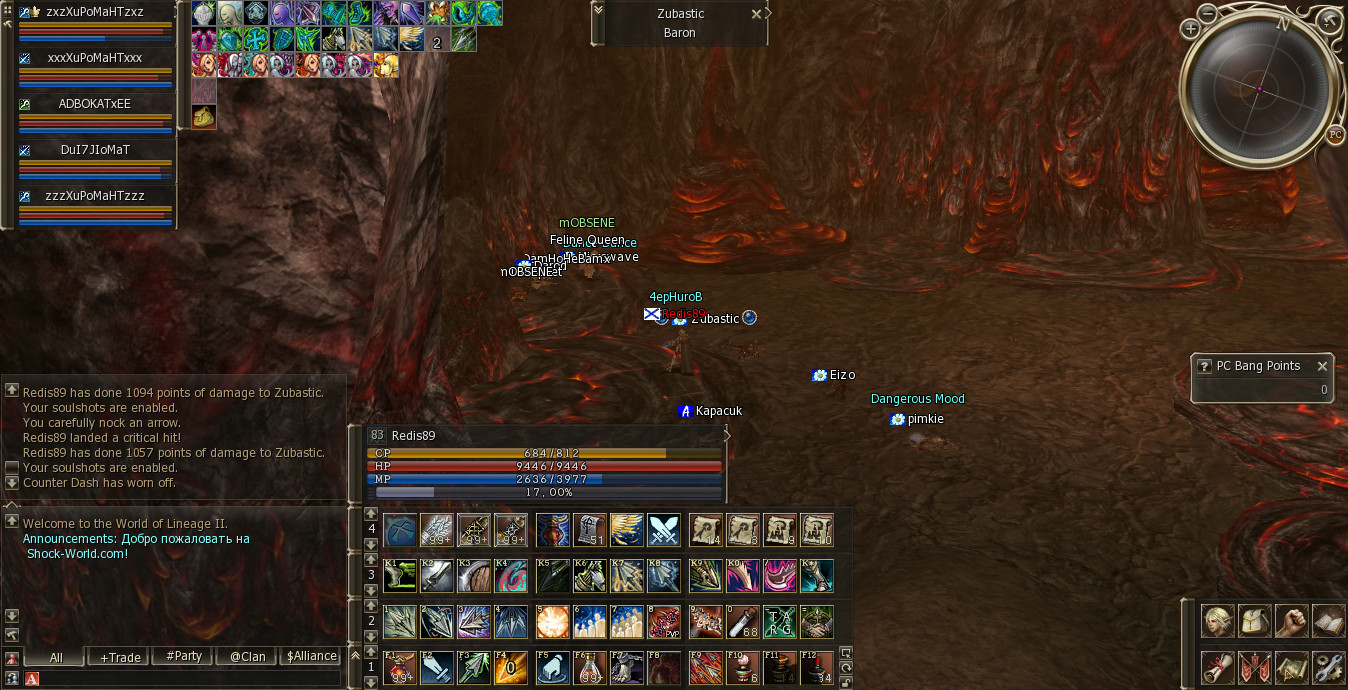Open the system menu wrench icon
The height and width of the screenshot is (690, 1348).
(1328, 667)
